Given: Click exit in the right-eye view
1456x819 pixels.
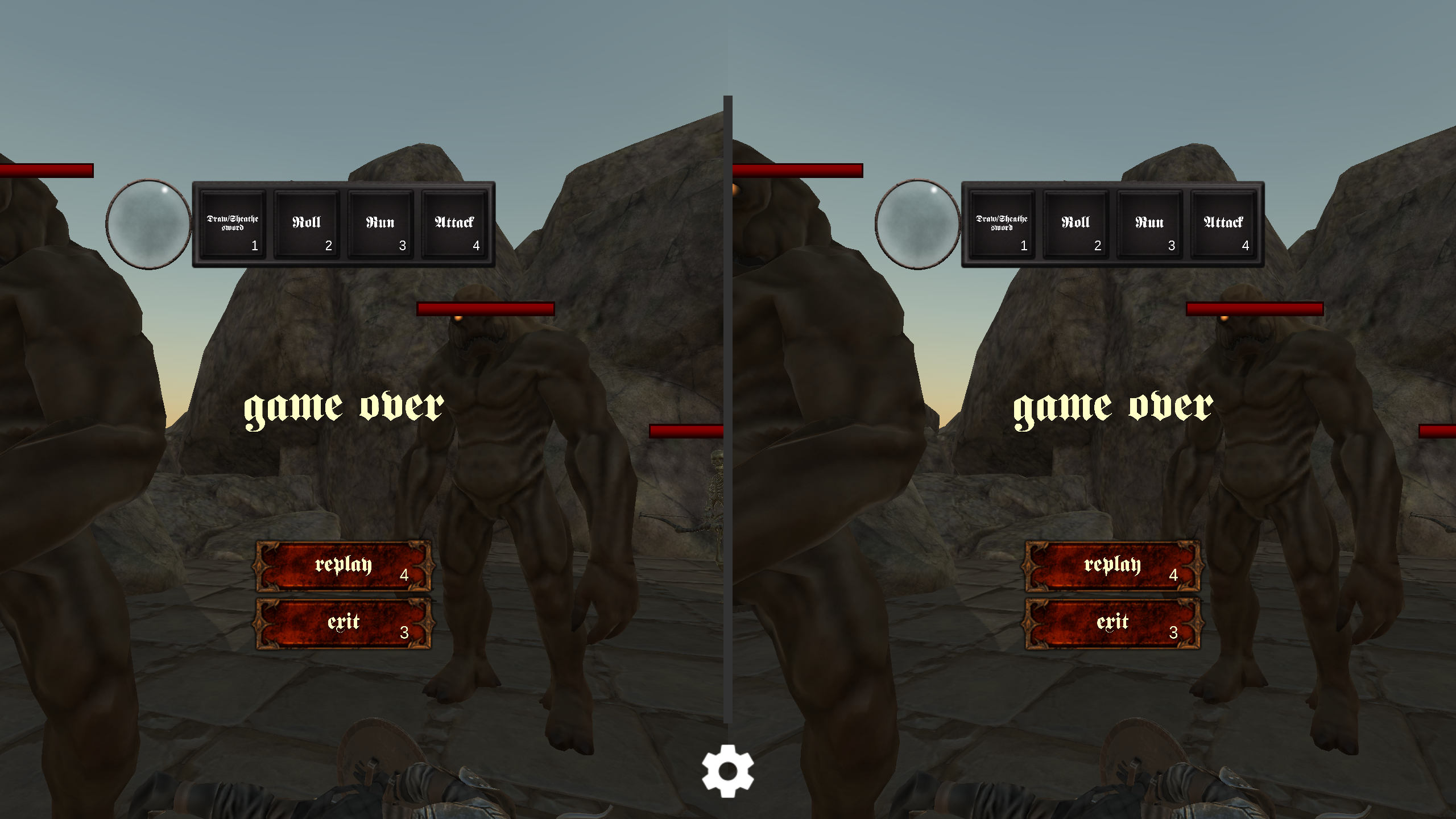Looking at the screenshot, I should [x=1110, y=623].
